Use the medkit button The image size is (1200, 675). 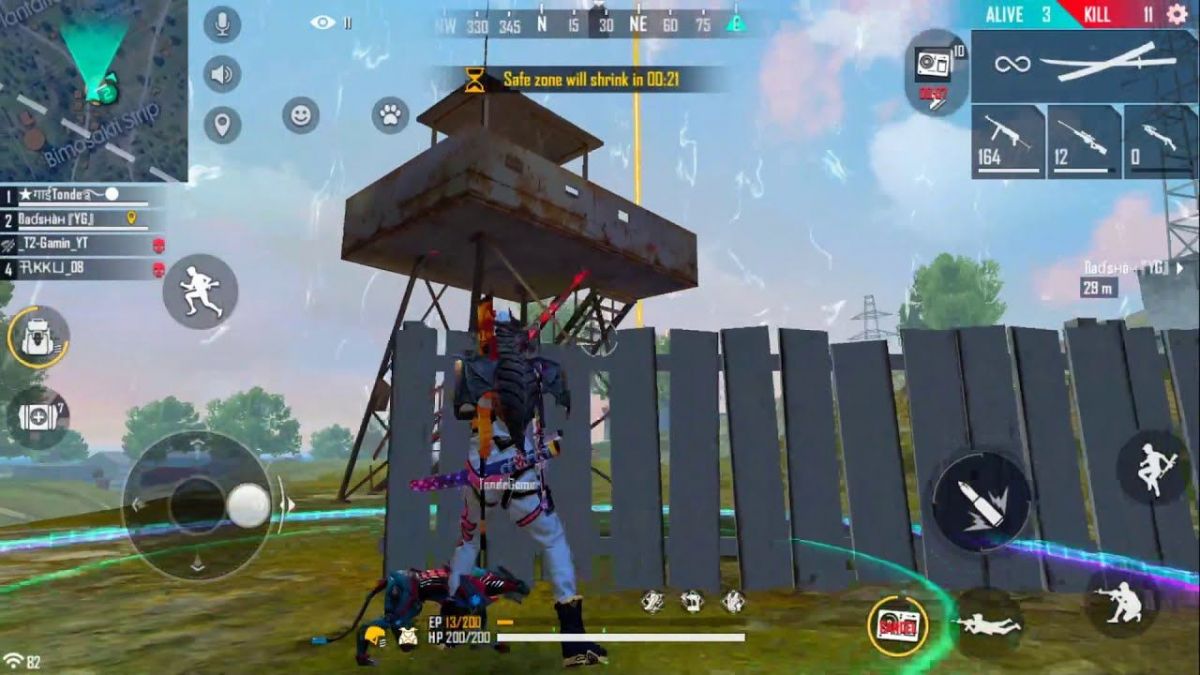click(x=38, y=417)
